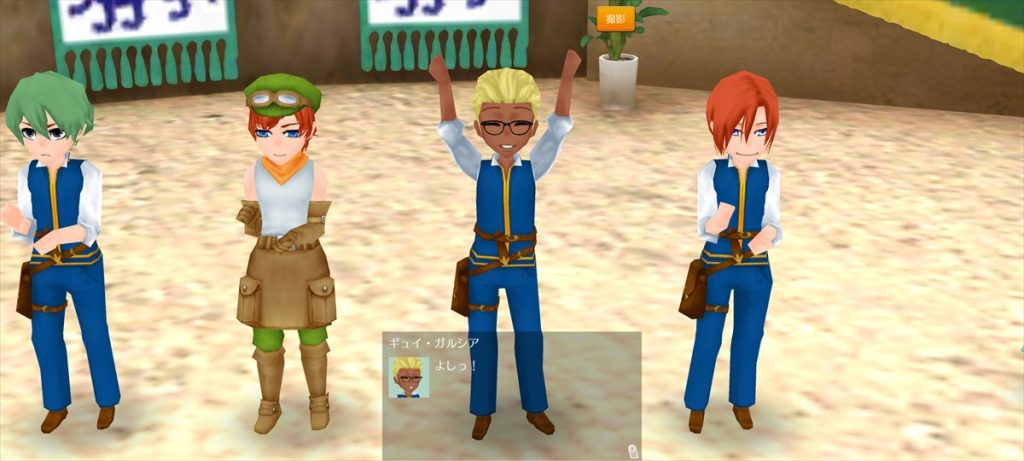Click the ギュイ・ガルシア speaker portrait
The image size is (1024, 461).
tap(408, 377)
